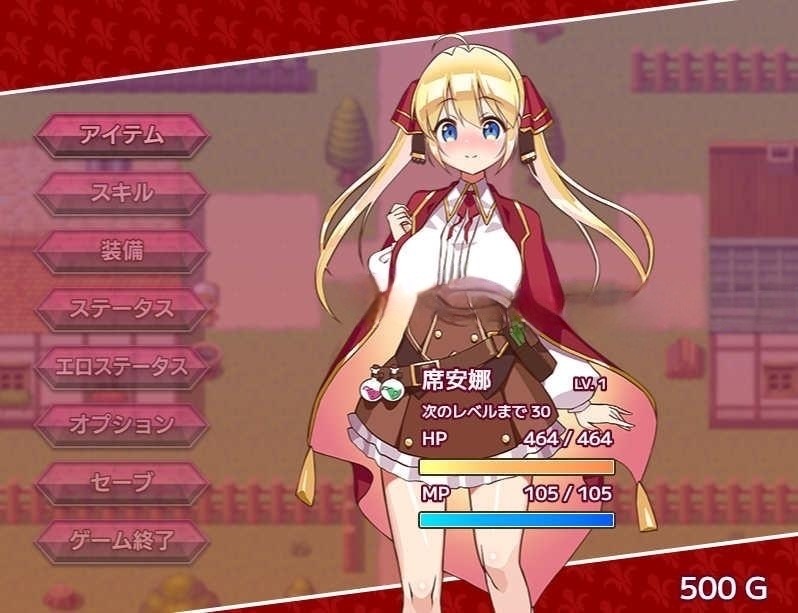Open the アイテム menu
Screen dimensions: 798x613
point(122,135)
